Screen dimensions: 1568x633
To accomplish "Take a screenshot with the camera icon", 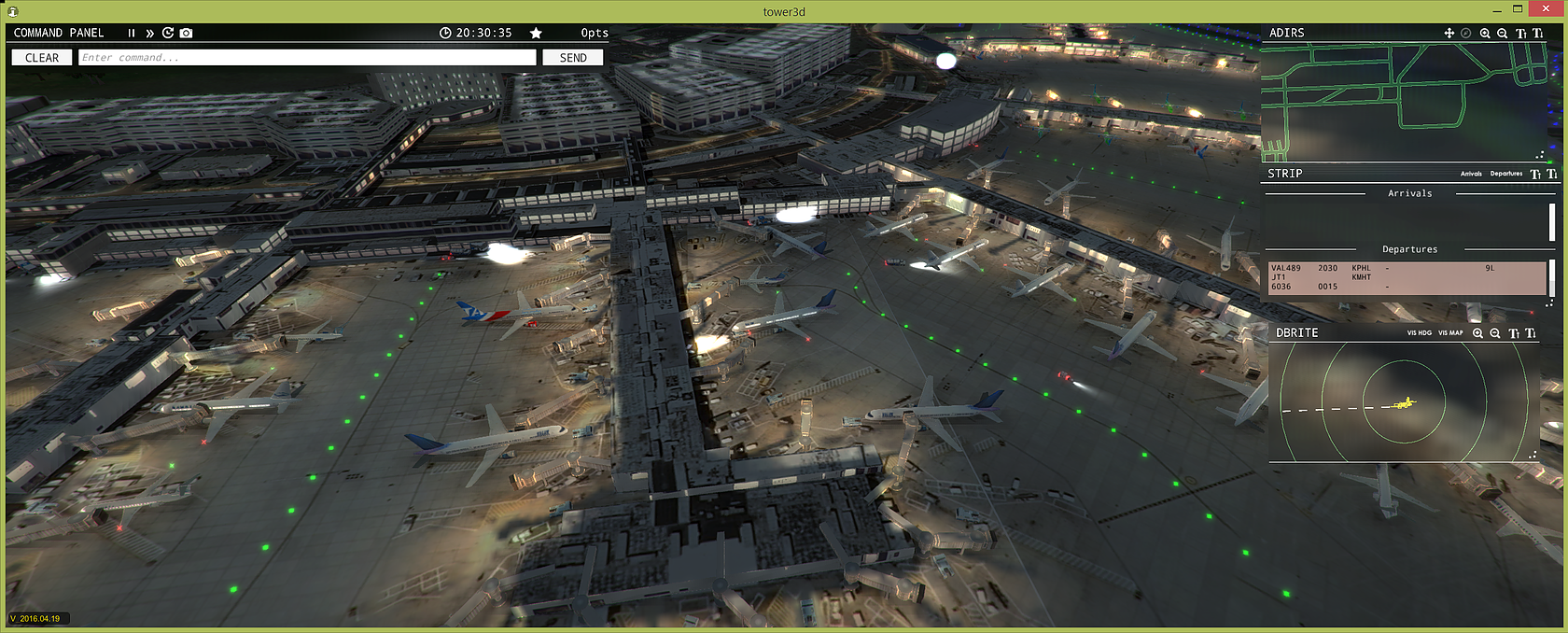I will pos(187,33).
